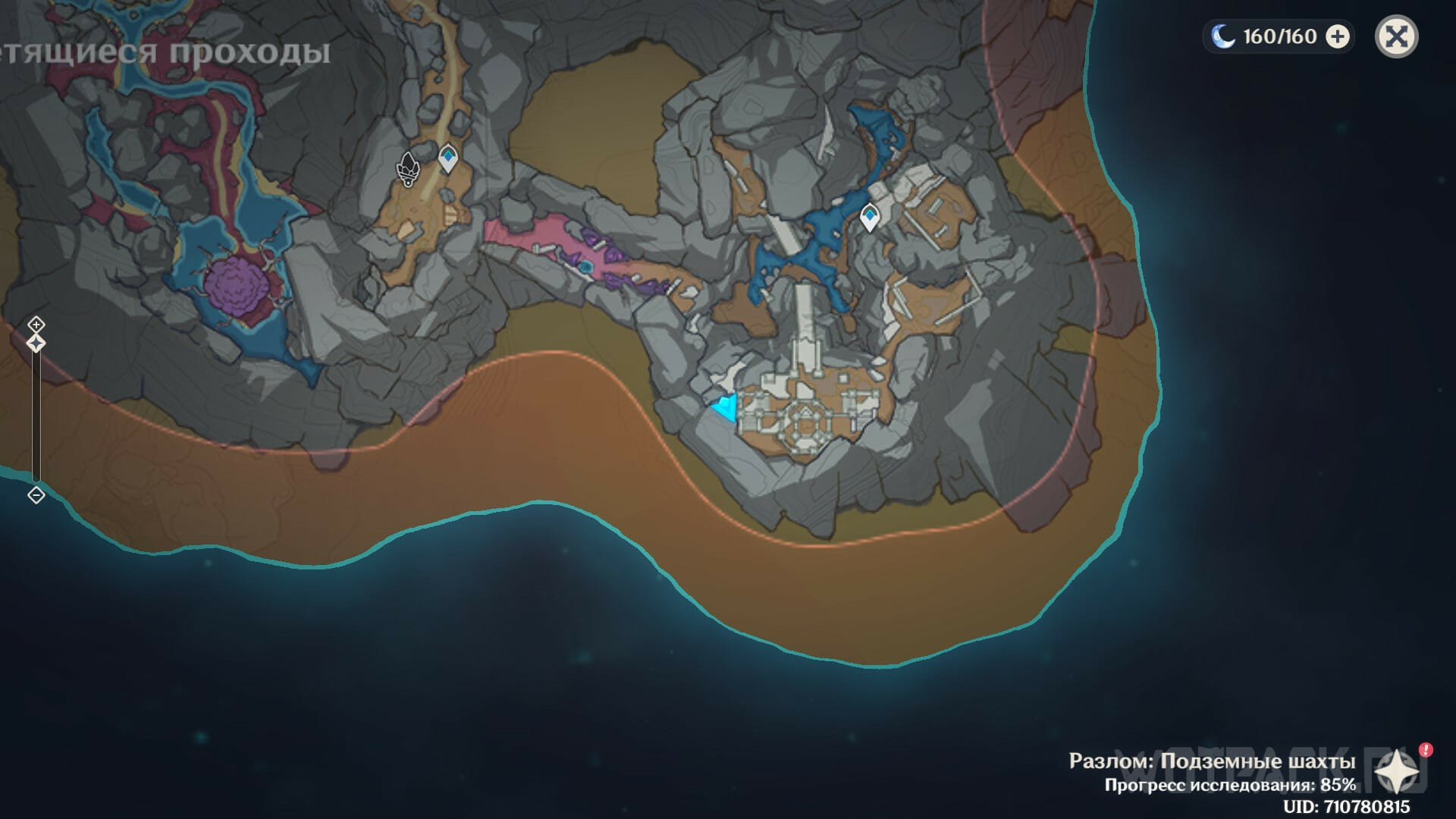The height and width of the screenshot is (819, 1456).
Task: Open the map switcher star icon
Action: [1397, 773]
